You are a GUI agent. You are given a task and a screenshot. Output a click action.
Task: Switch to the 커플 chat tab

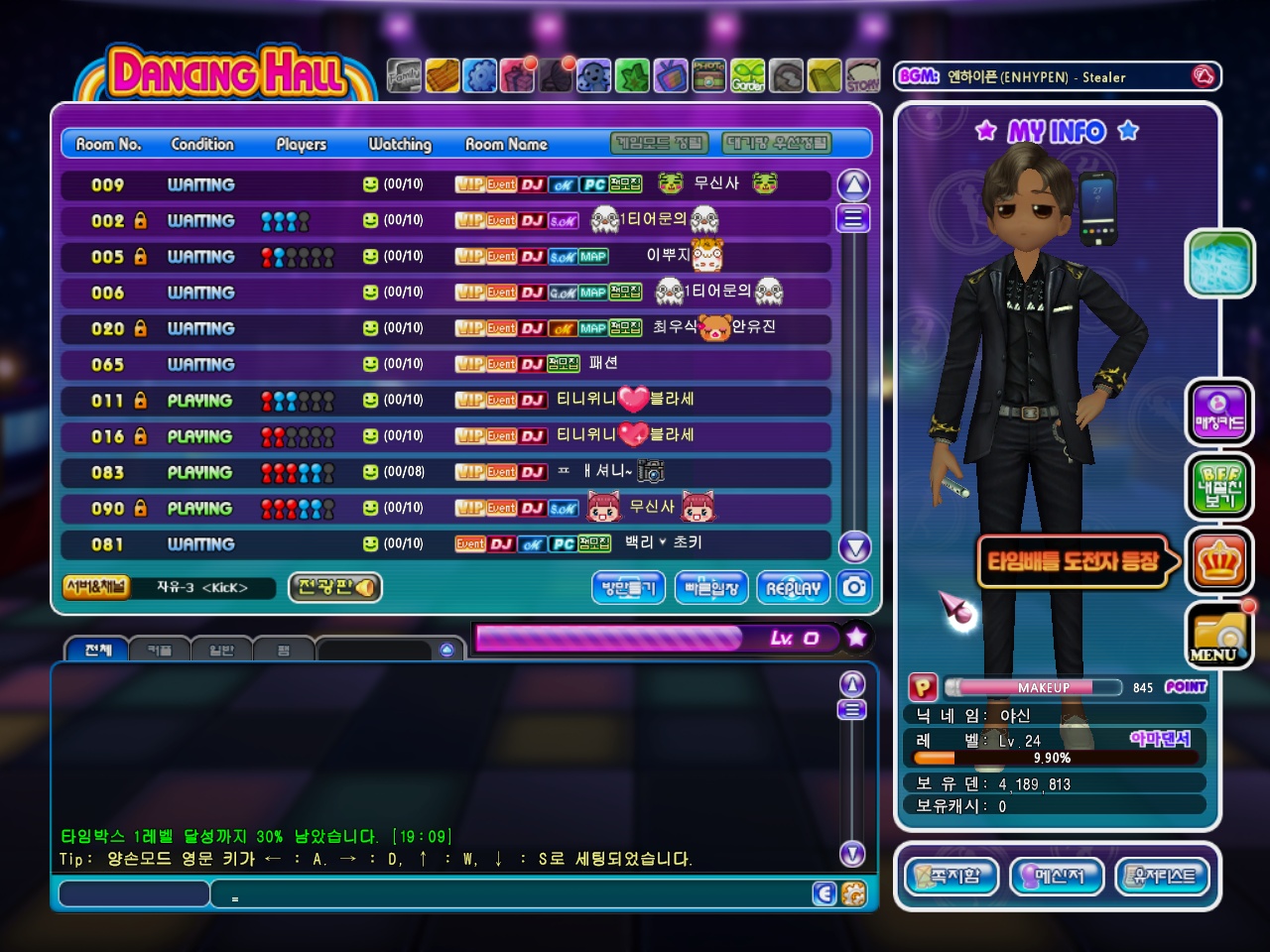pyautogui.click(x=159, y=651)
